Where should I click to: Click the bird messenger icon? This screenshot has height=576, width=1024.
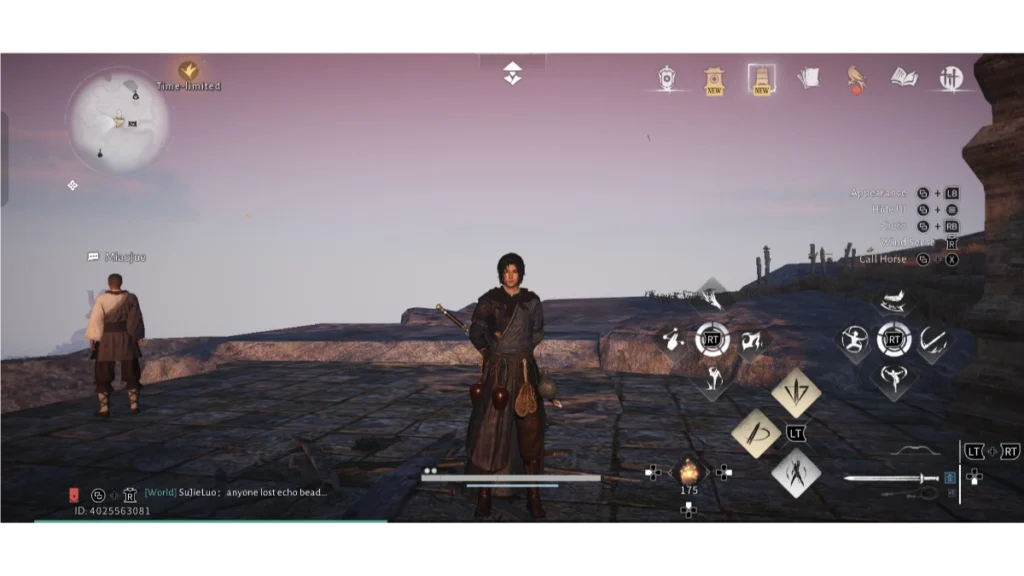click(856, 78)
